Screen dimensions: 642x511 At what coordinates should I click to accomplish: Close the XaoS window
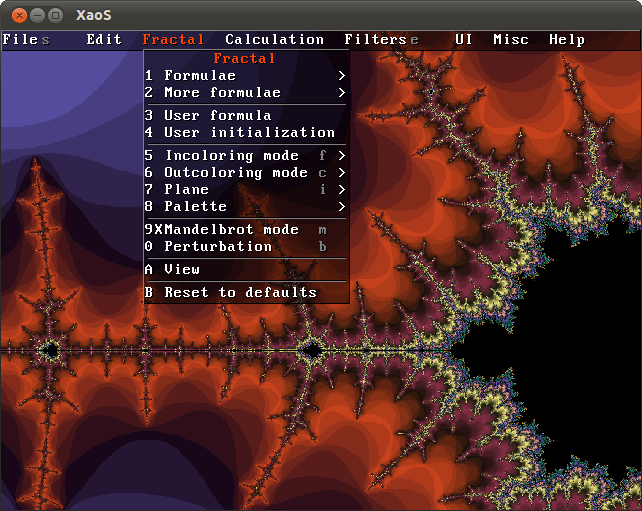[x=15, y=15]
